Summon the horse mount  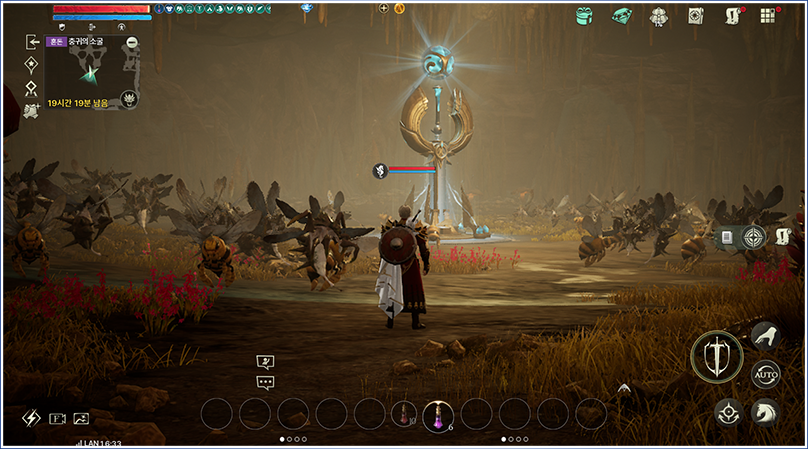pos(764,410)
